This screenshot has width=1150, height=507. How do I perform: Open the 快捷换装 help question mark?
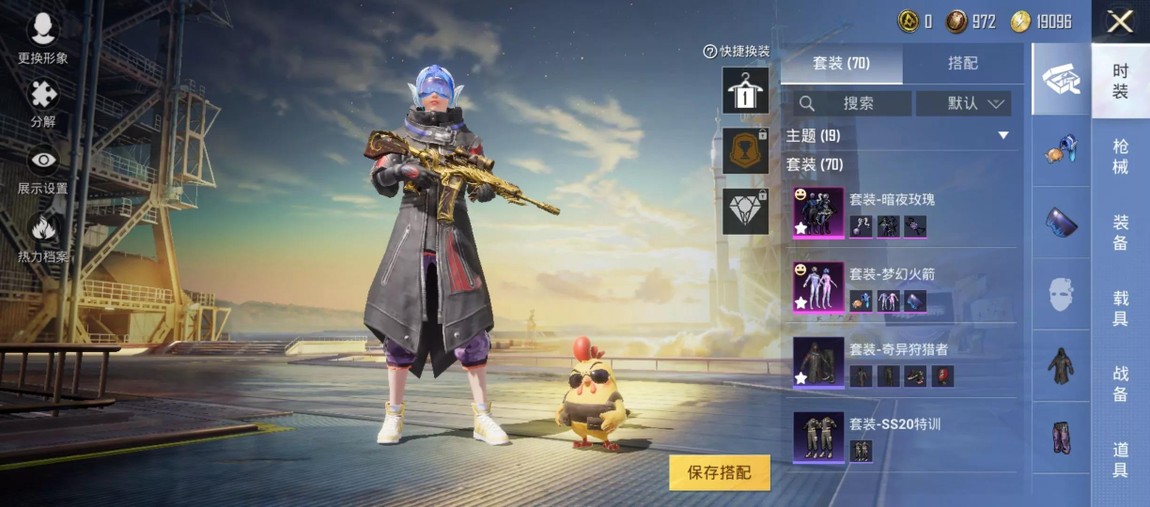click(710, 51)
